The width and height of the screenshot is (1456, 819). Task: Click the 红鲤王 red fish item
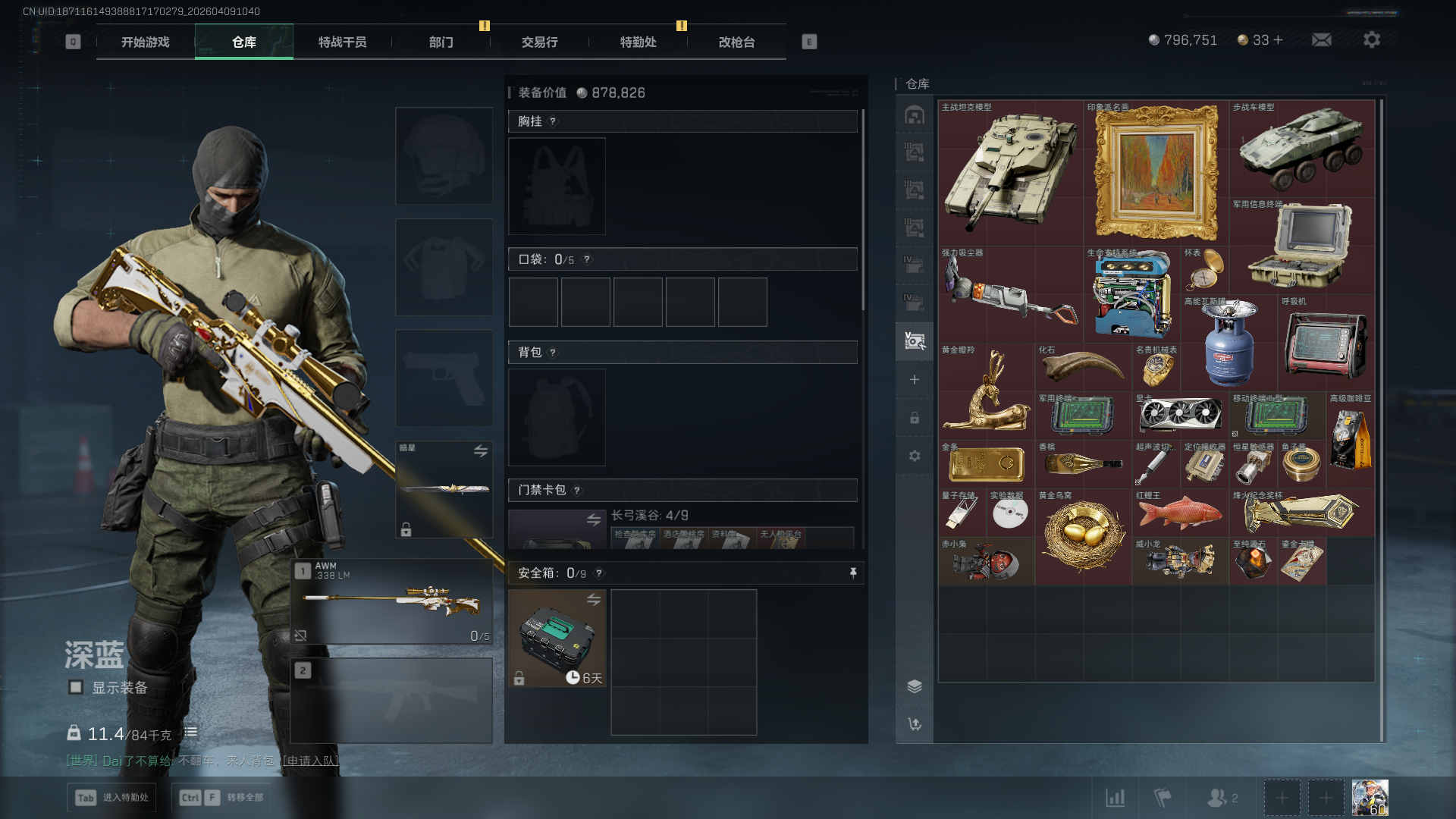(1180, 513)
